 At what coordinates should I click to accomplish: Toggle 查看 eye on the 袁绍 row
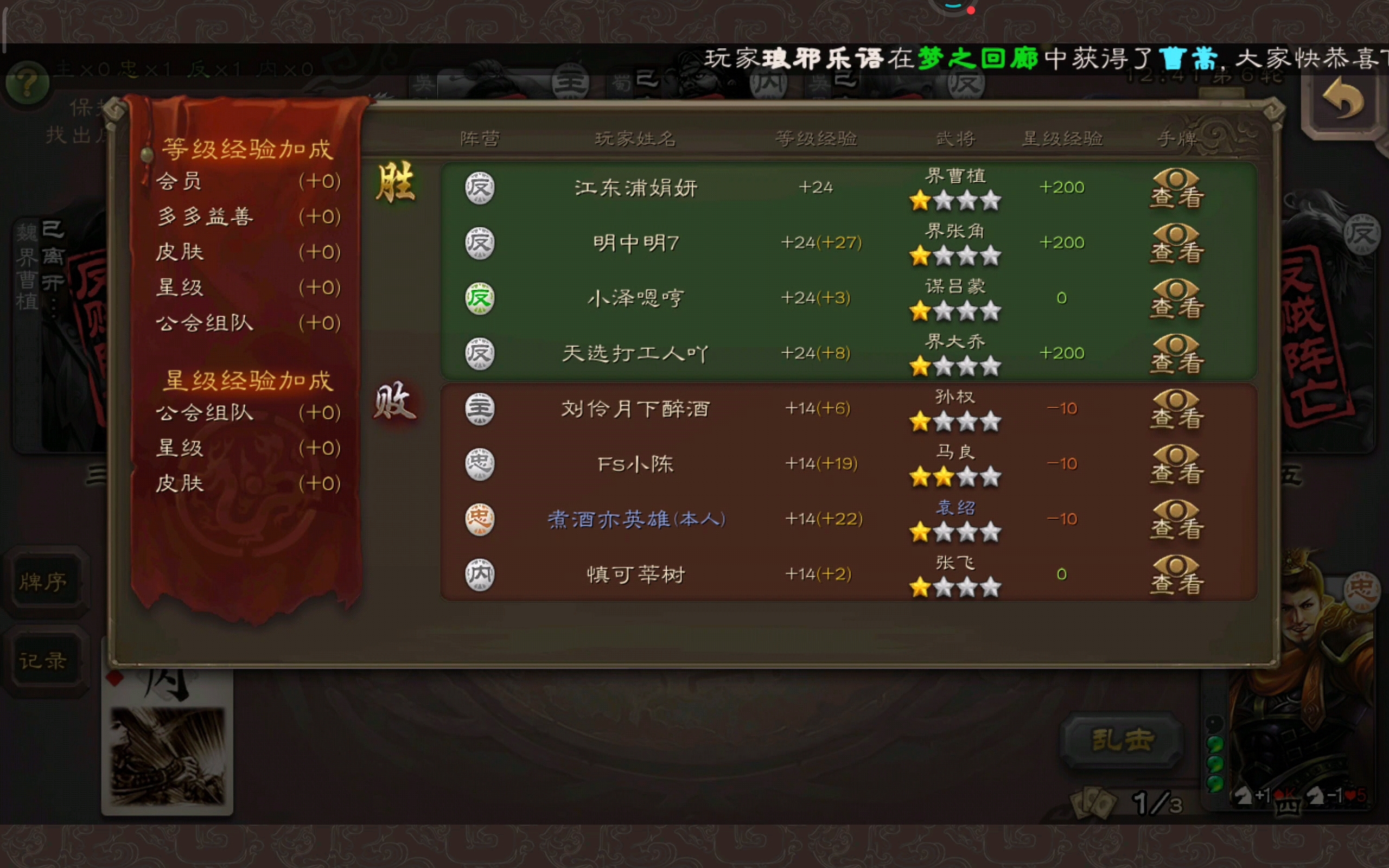pyautogui.click(x=1175, y=520)
